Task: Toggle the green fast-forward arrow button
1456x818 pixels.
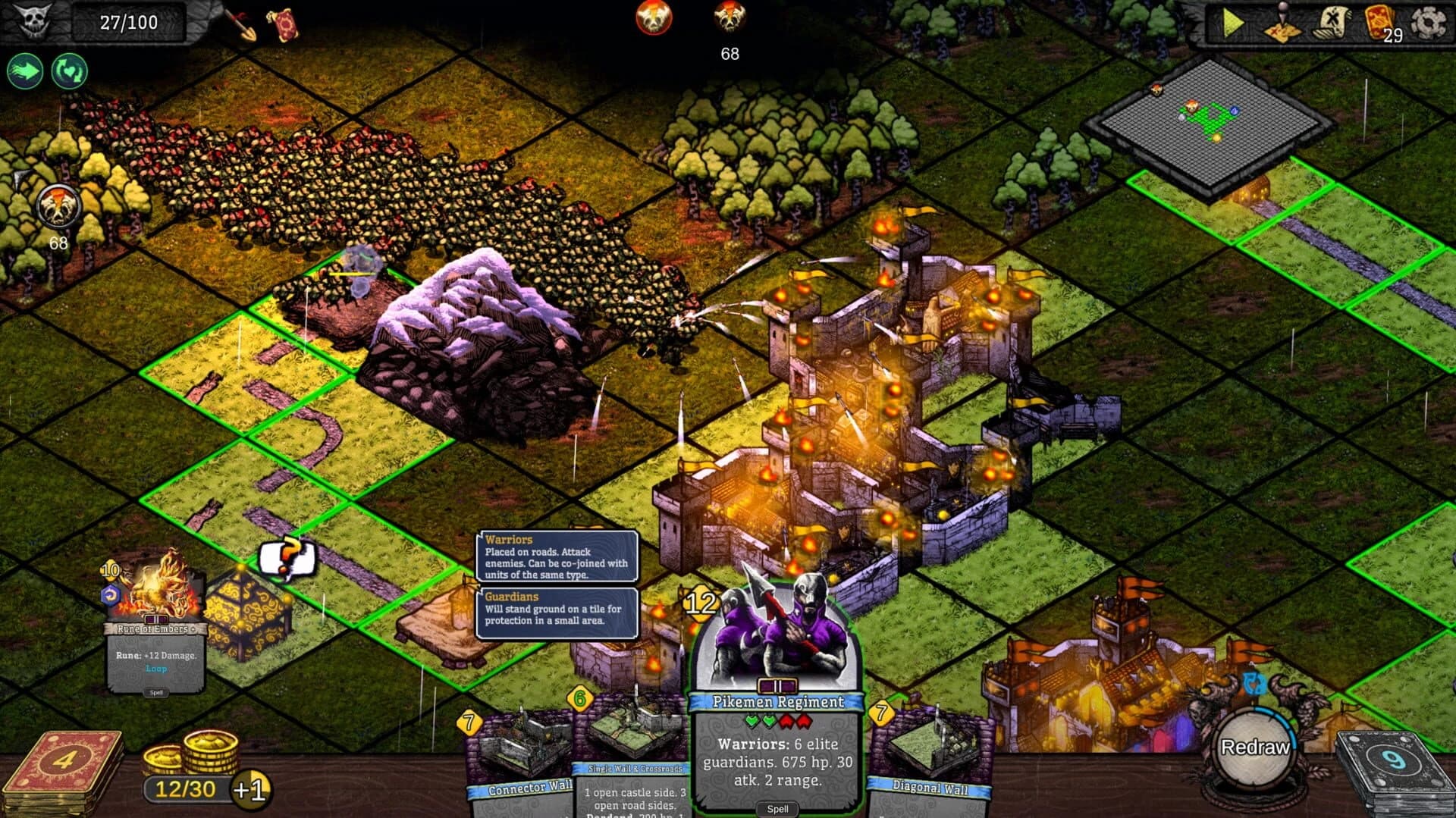Action: pos(25,71)
